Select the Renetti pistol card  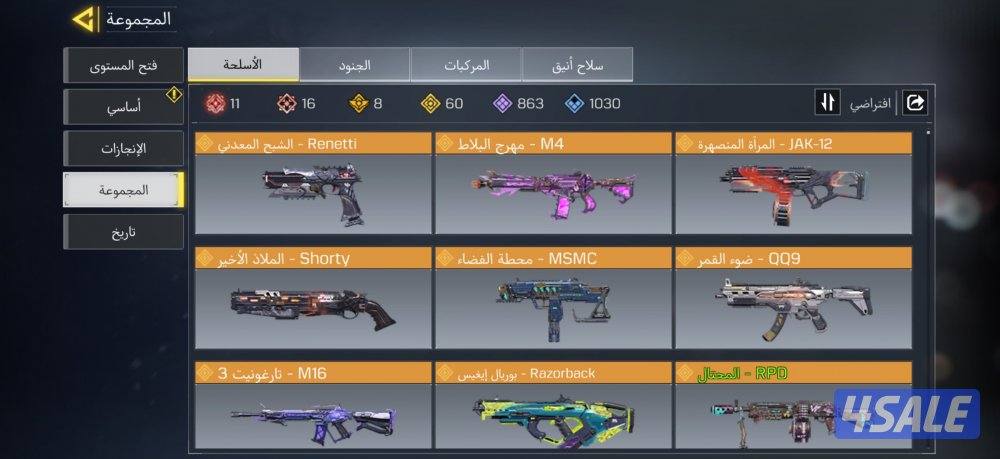tap(314, 184)
